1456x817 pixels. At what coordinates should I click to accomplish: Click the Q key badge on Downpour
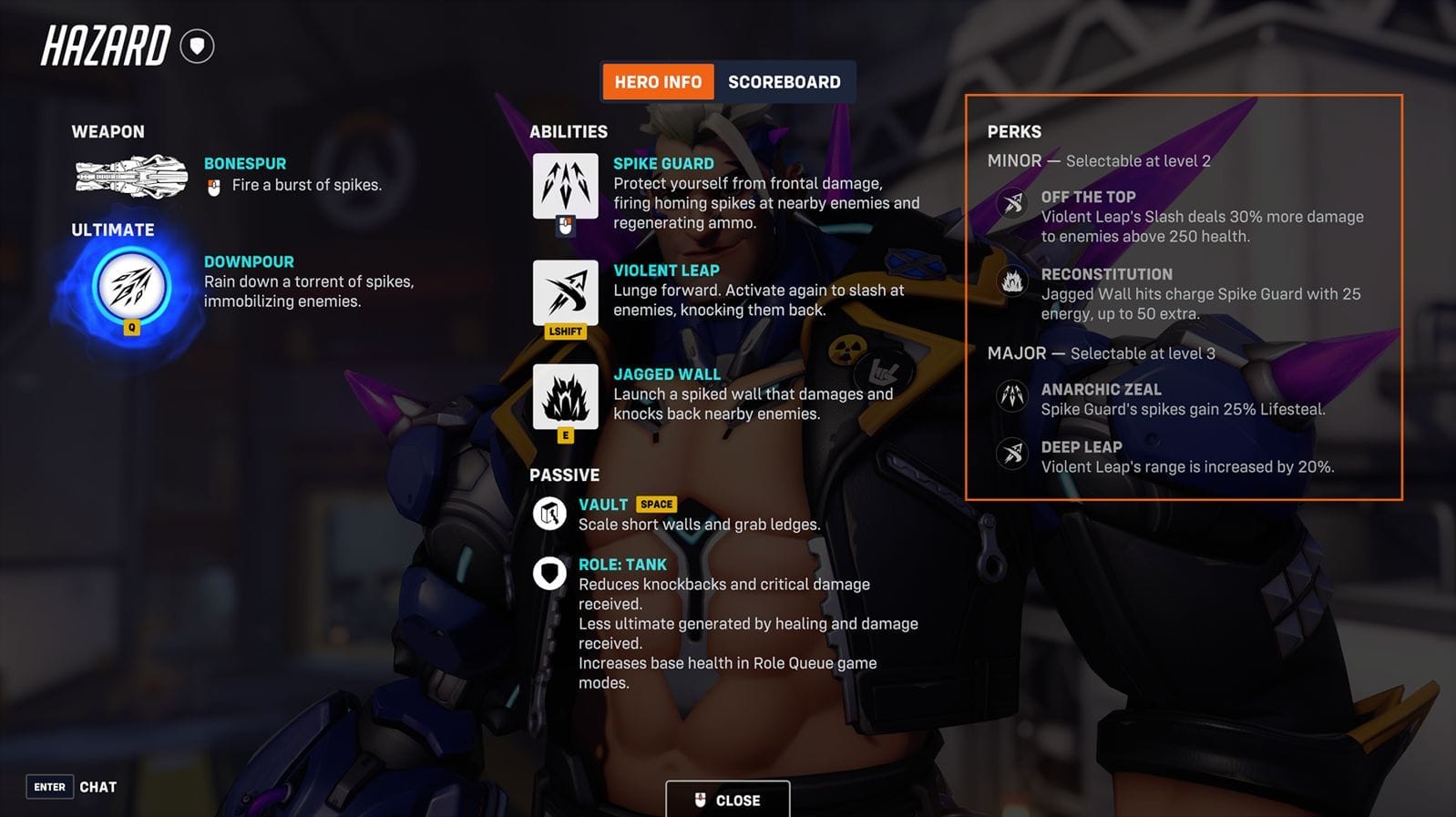coord(133,328)
